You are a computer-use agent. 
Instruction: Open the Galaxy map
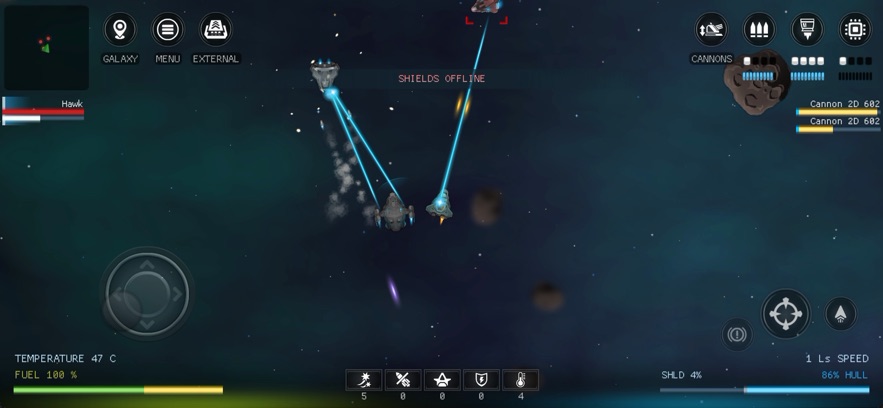point(120,30)
